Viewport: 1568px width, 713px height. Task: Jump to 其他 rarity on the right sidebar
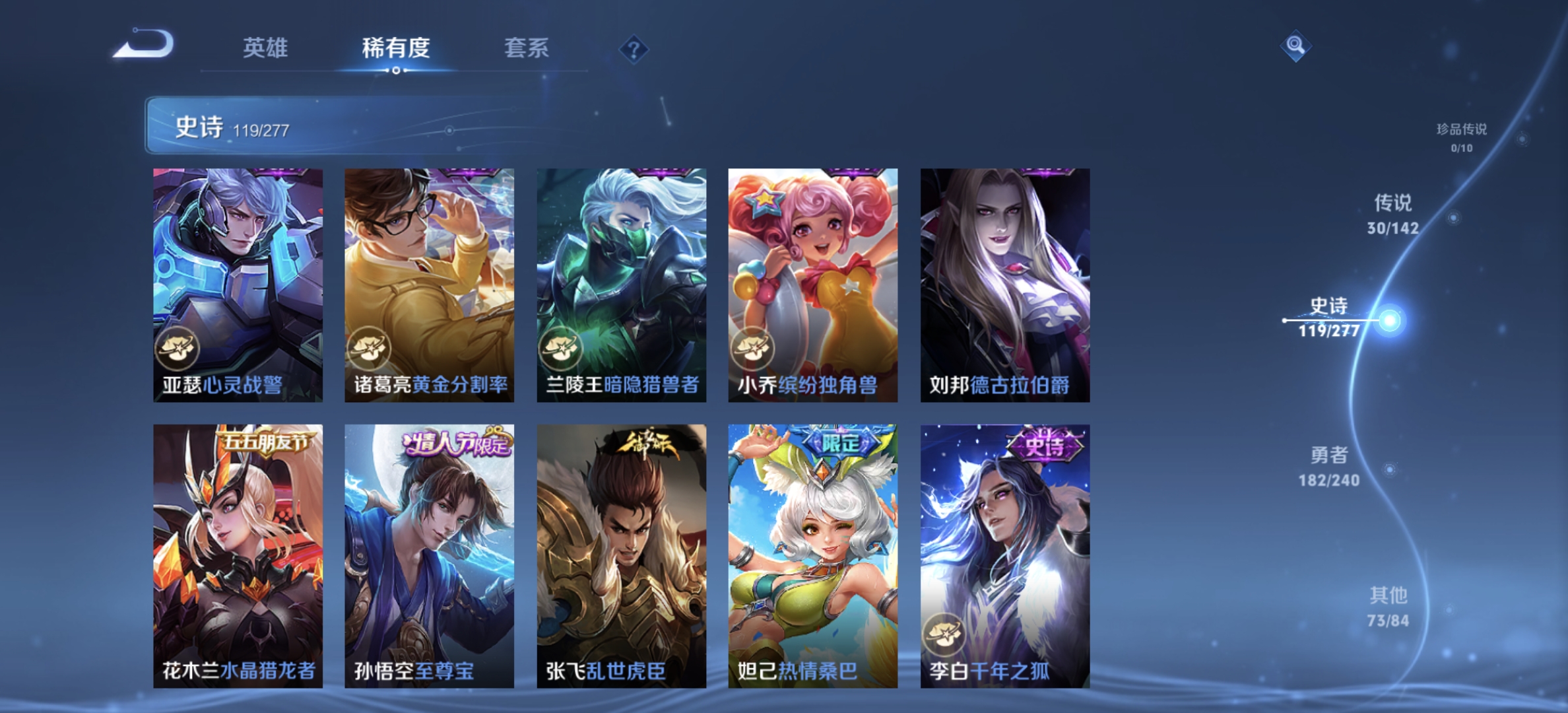tap(1390, 603)
